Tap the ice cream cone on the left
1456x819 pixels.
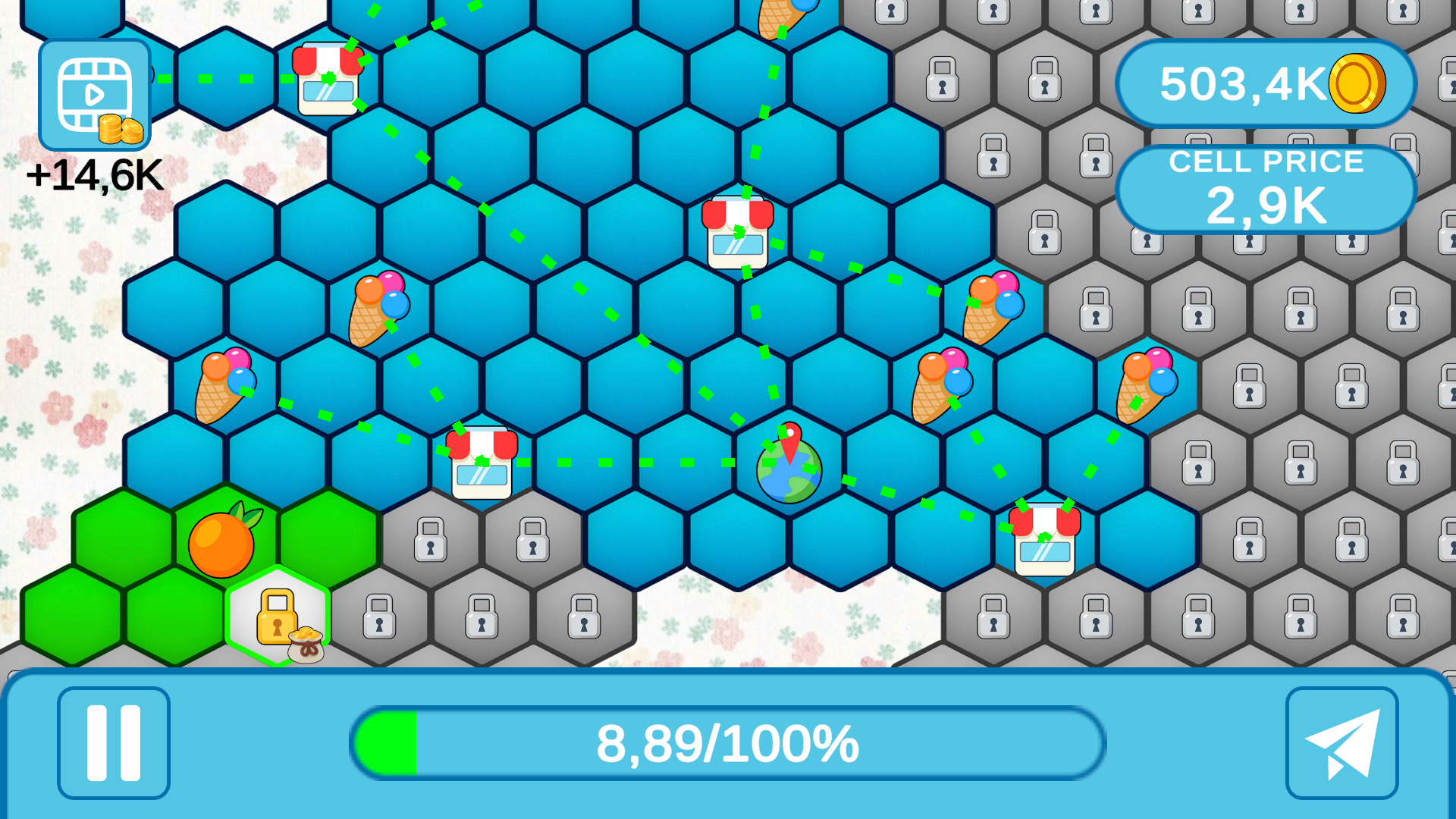click(222, 388)
